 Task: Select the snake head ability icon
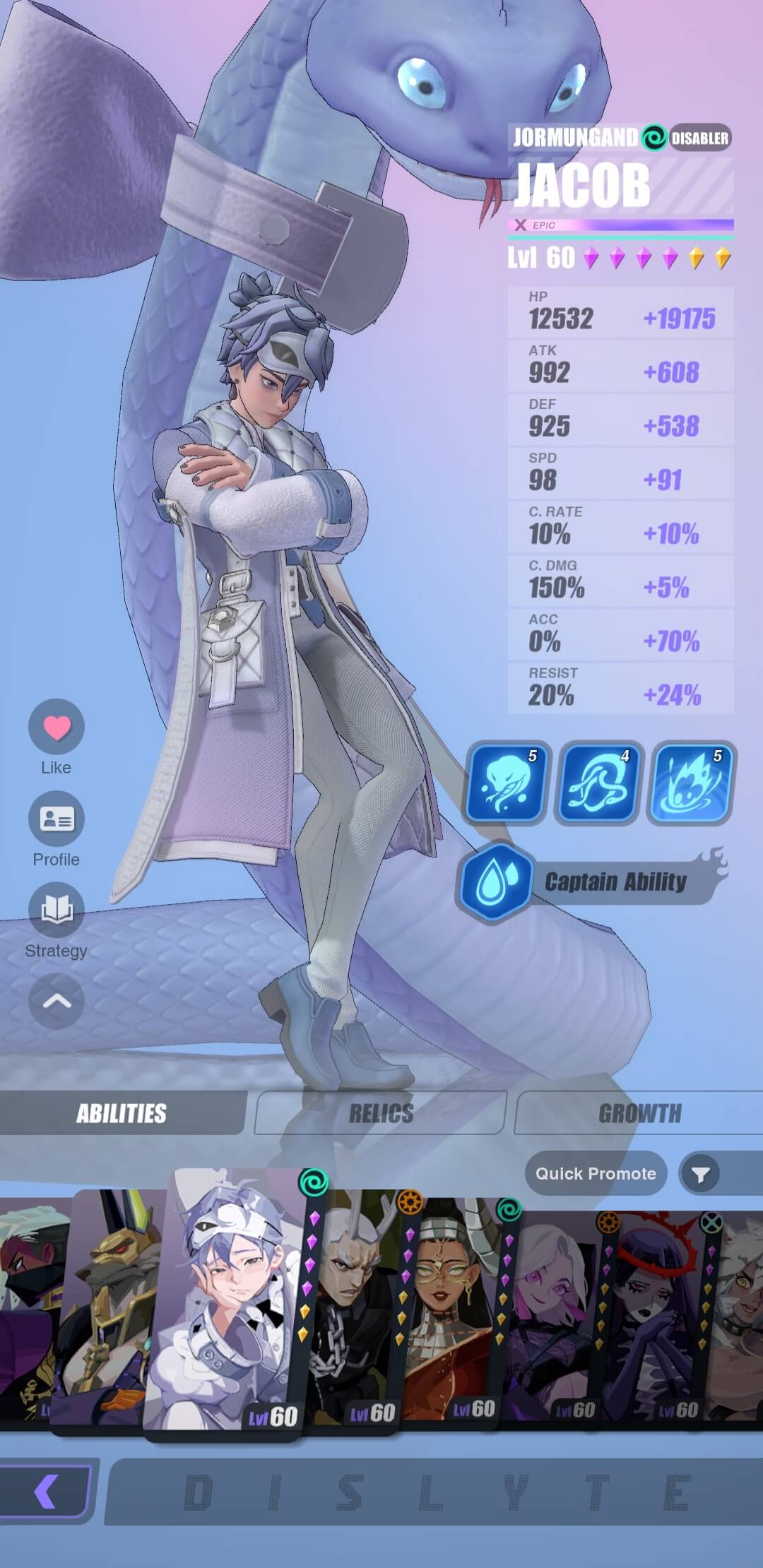pyautogui.click(x=504, y=782)
